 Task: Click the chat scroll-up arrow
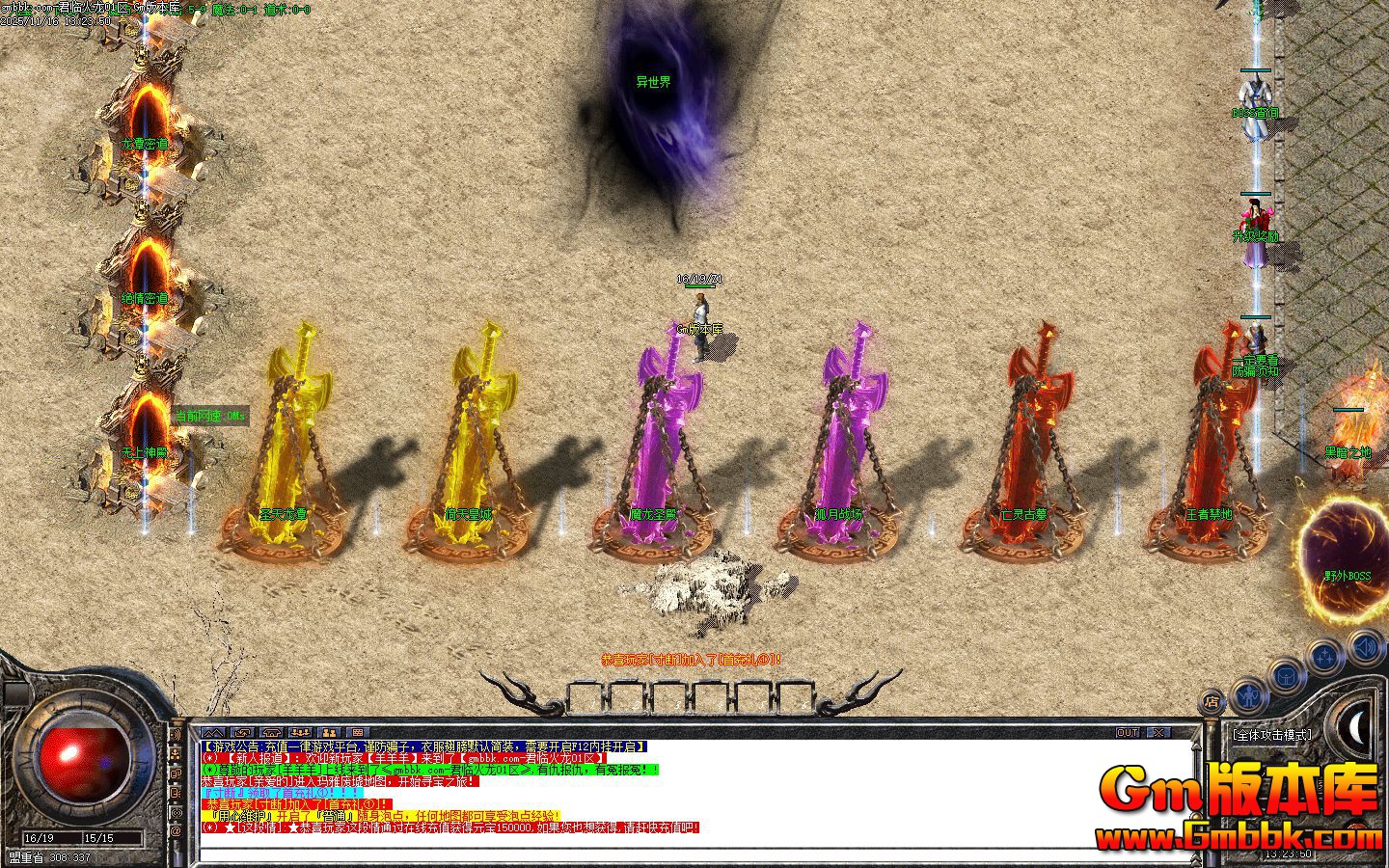pos(1198,745)
